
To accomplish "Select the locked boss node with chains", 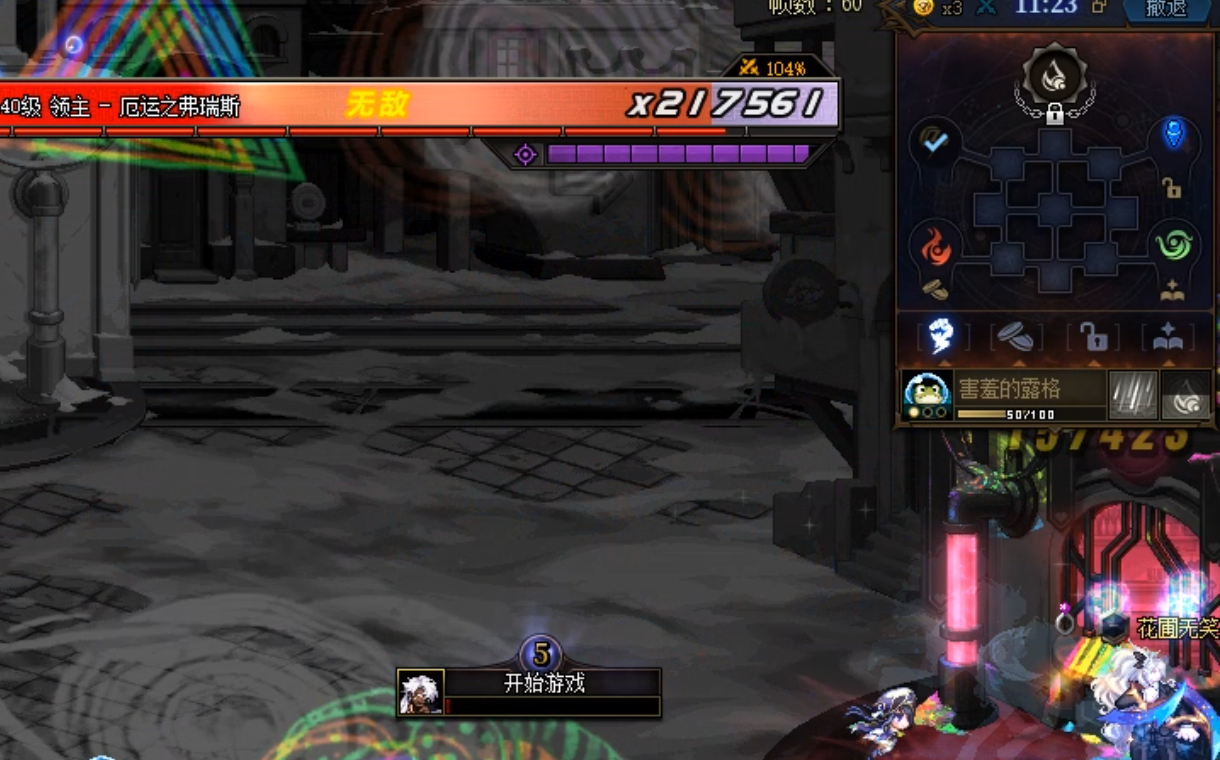I will pyautogui.click(x=1054, y=78).
